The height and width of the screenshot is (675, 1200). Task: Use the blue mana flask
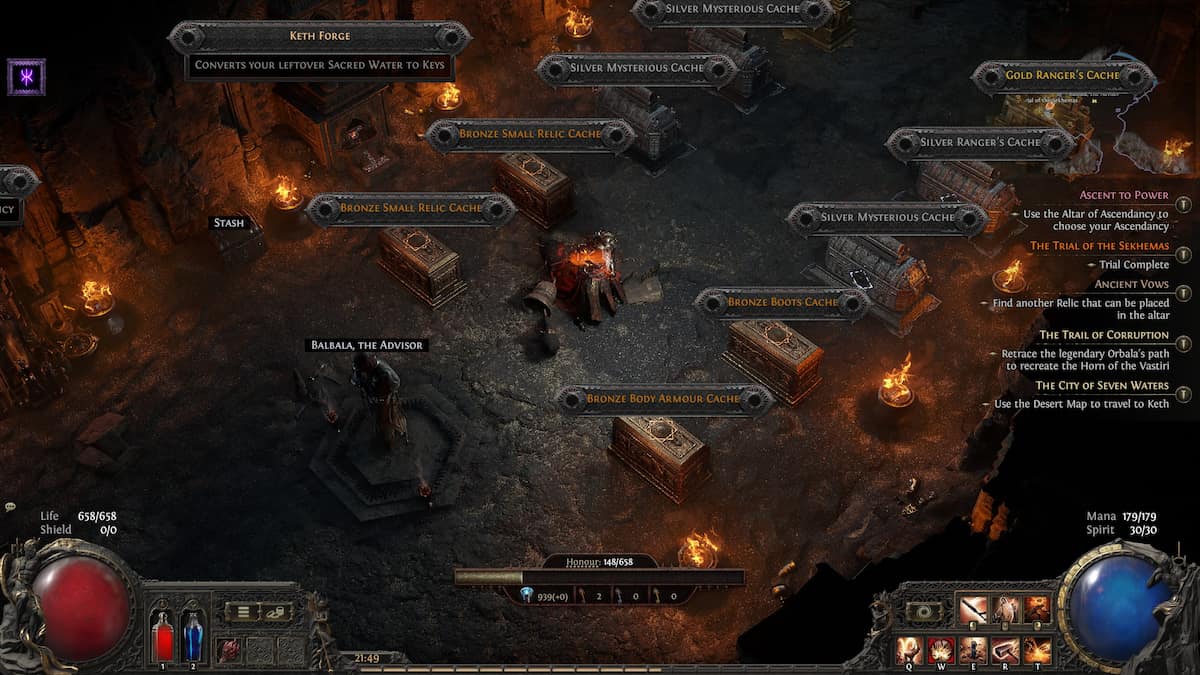[x=192, y=636]
